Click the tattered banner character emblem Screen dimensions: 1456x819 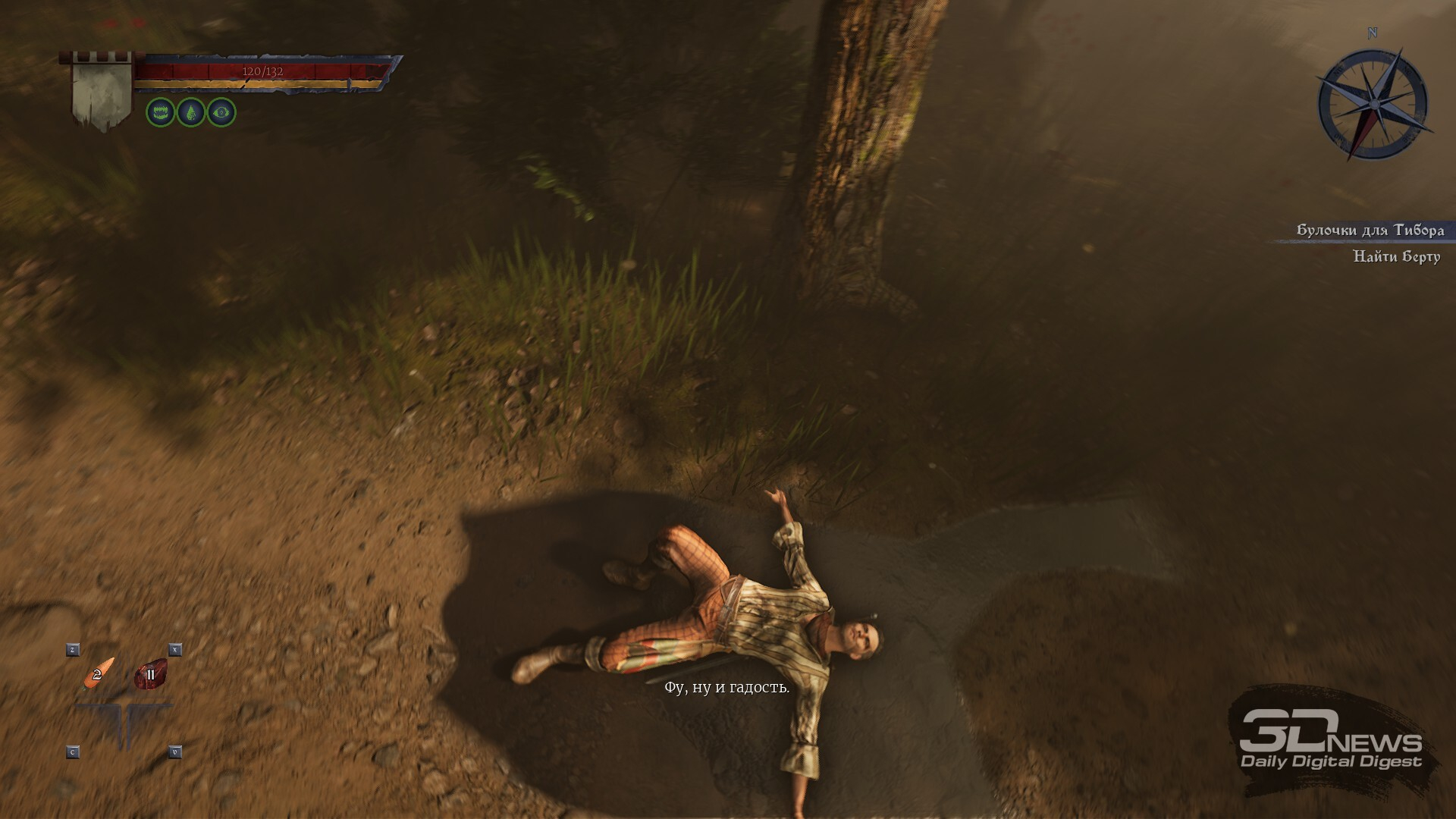click(x=101, y=93)
